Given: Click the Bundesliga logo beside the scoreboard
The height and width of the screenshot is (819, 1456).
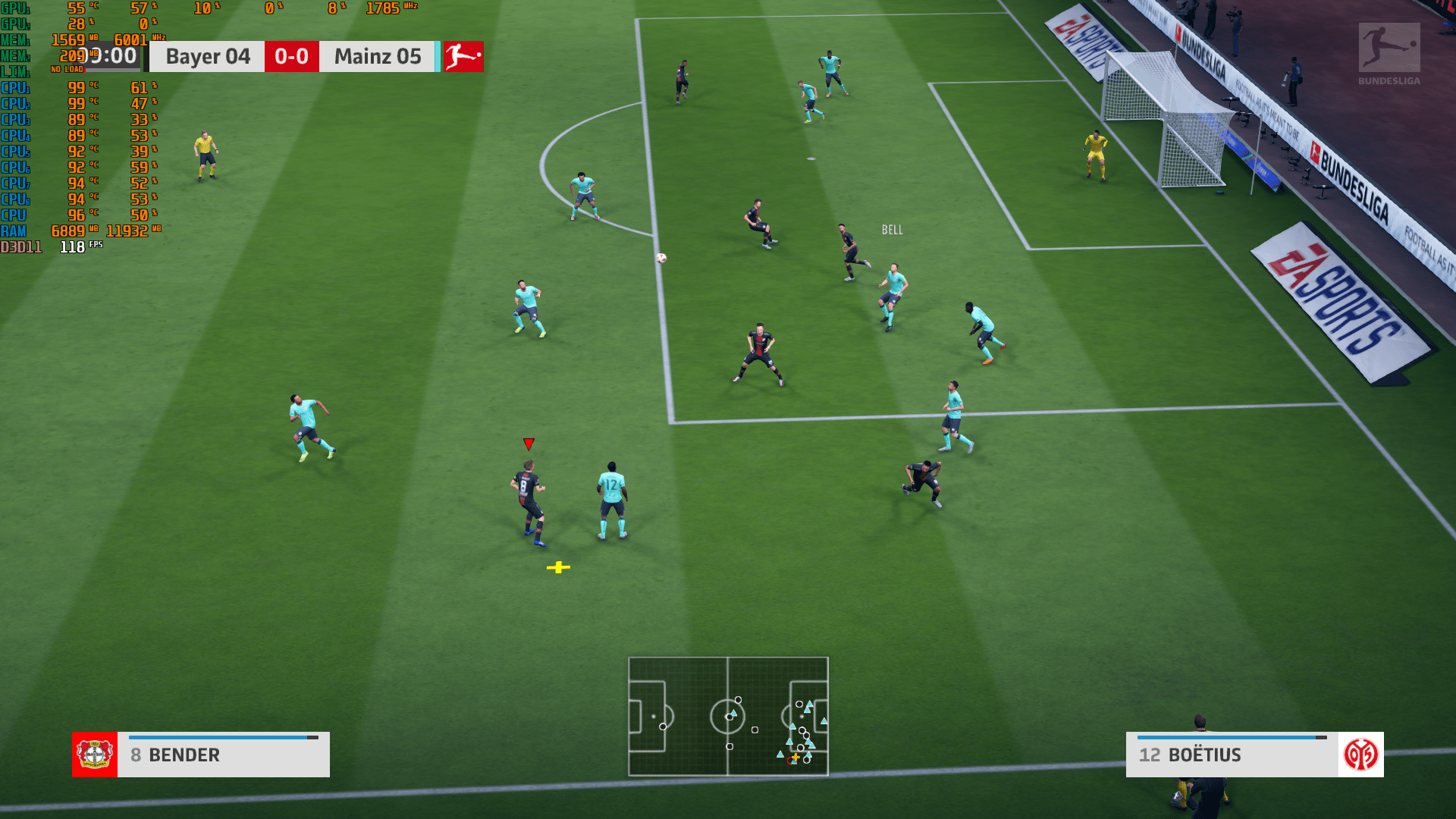Looking at the screenshot, I should [x=463, y=57].
